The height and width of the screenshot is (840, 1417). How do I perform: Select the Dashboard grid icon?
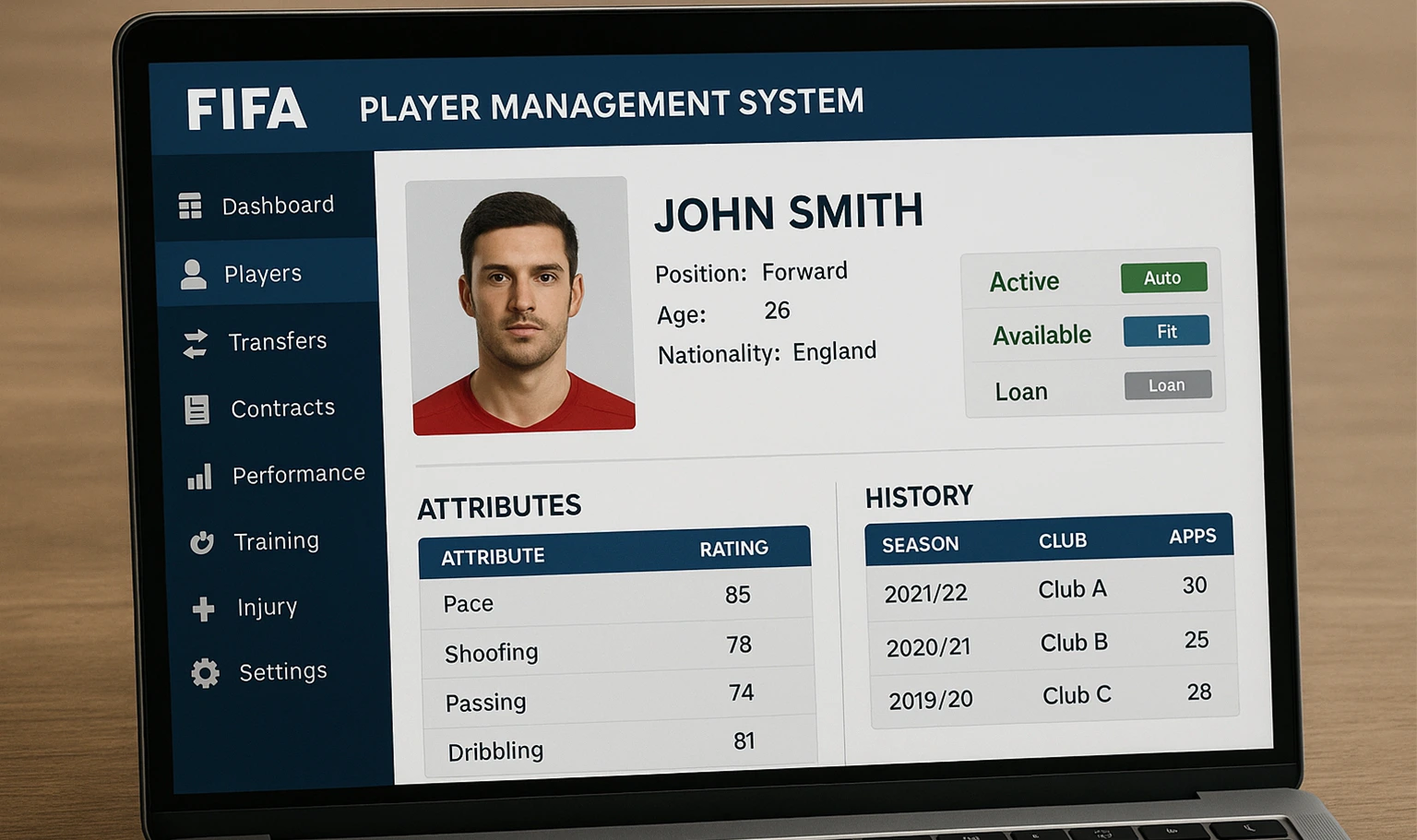[x=191, y=205]
